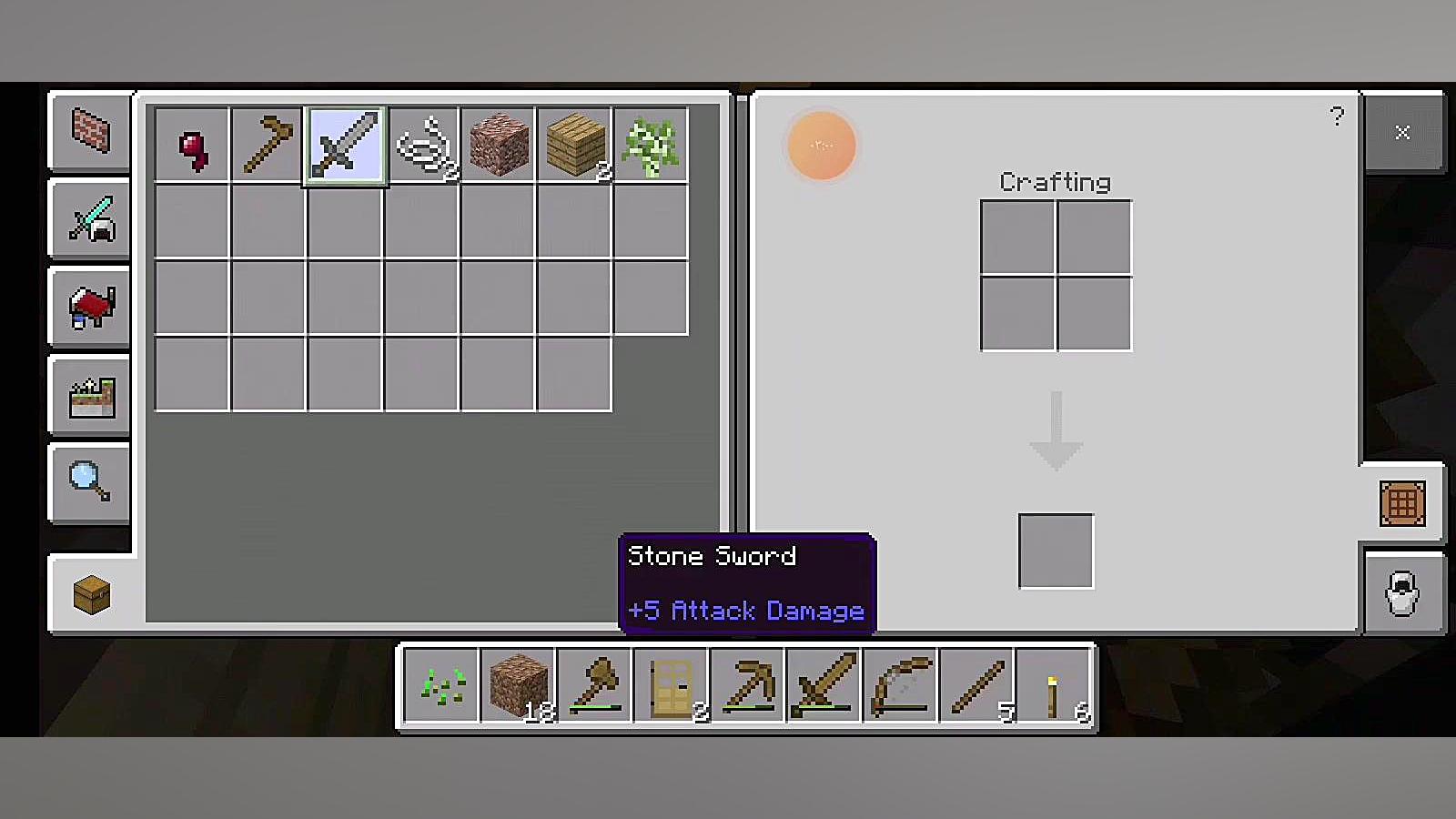Open the armor tab on the right
This screenshot has height=819, width=1456.
pyautogui.click(x=1402, y=593)
